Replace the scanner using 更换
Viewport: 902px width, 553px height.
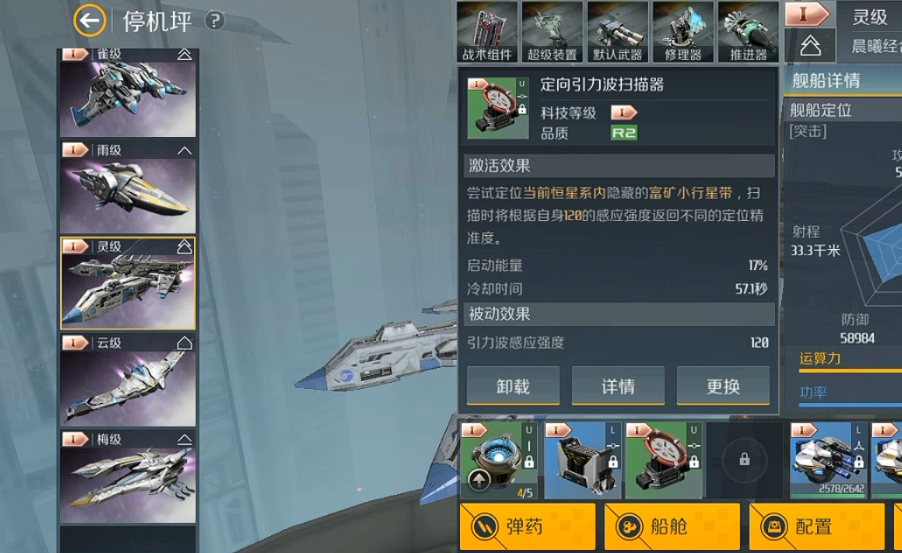(723, 386)
